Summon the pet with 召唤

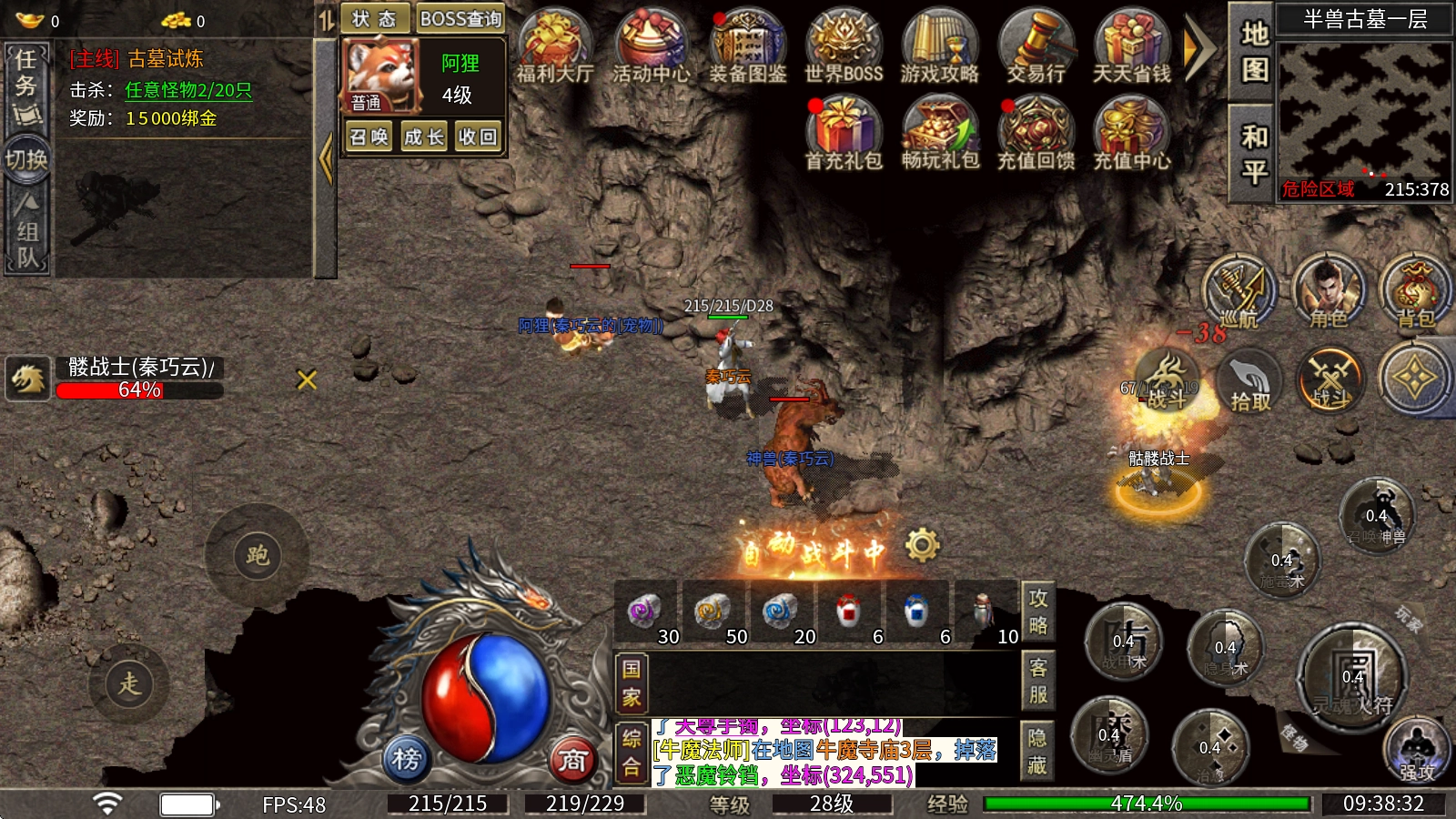tap(369, 137)
